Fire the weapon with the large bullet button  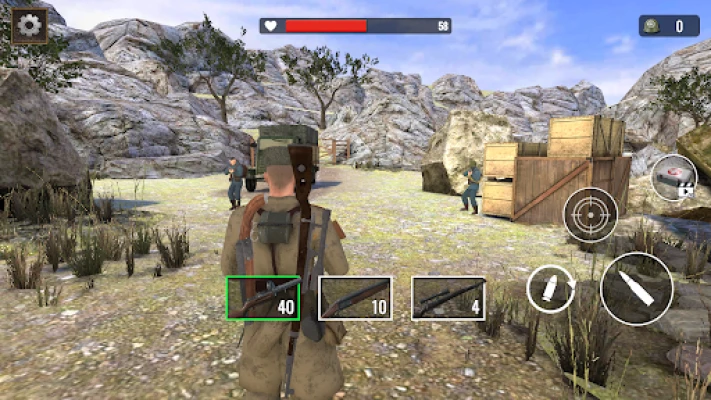pyautogui.click(x=636, y=288)
